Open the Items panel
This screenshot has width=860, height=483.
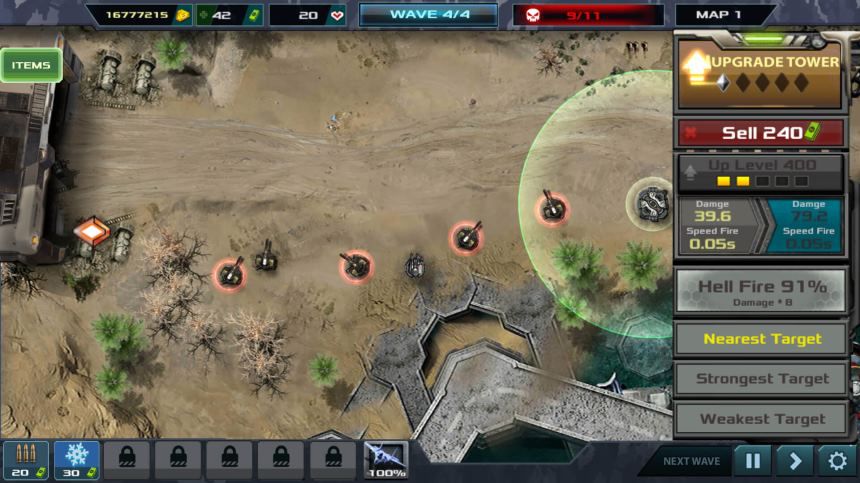coord(31,66)
